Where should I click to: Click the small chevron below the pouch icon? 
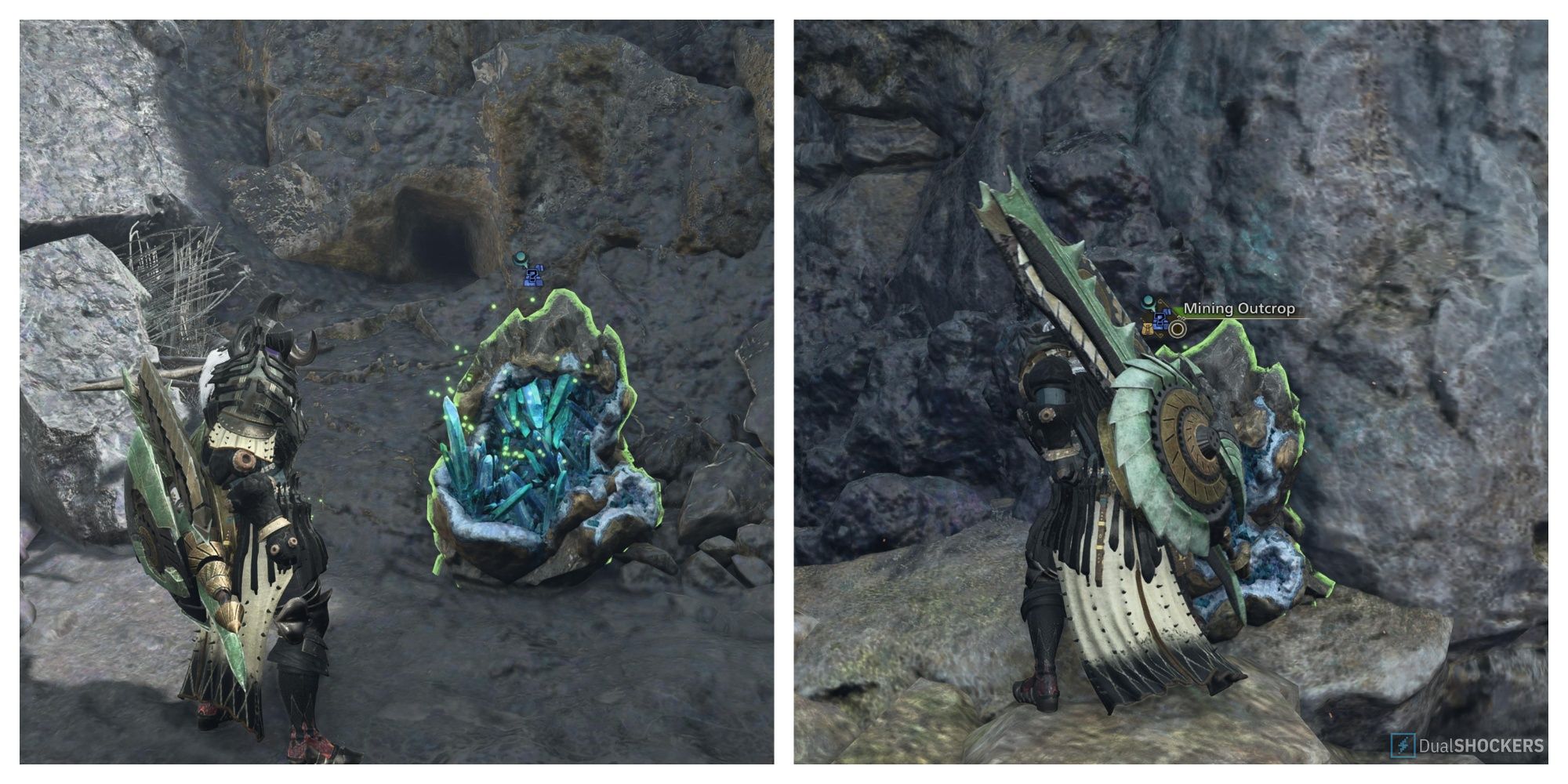[1160, 336]
